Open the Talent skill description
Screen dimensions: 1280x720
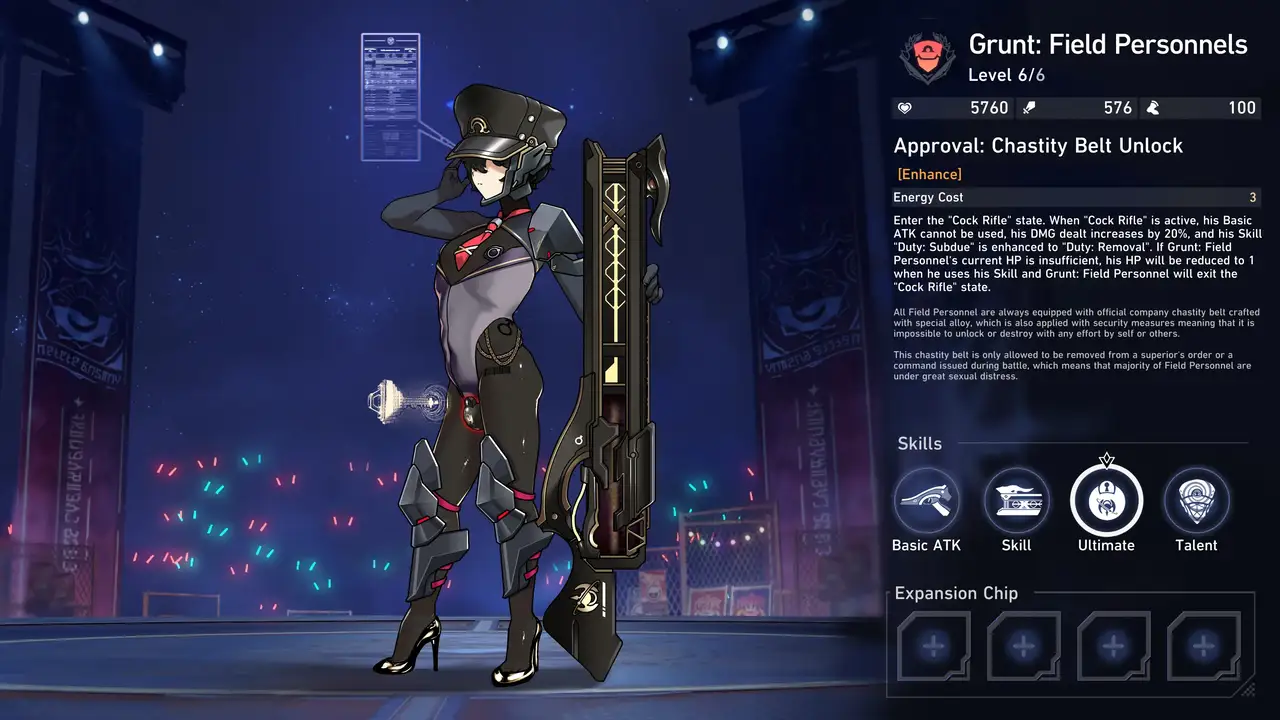tap(1196, 501)
